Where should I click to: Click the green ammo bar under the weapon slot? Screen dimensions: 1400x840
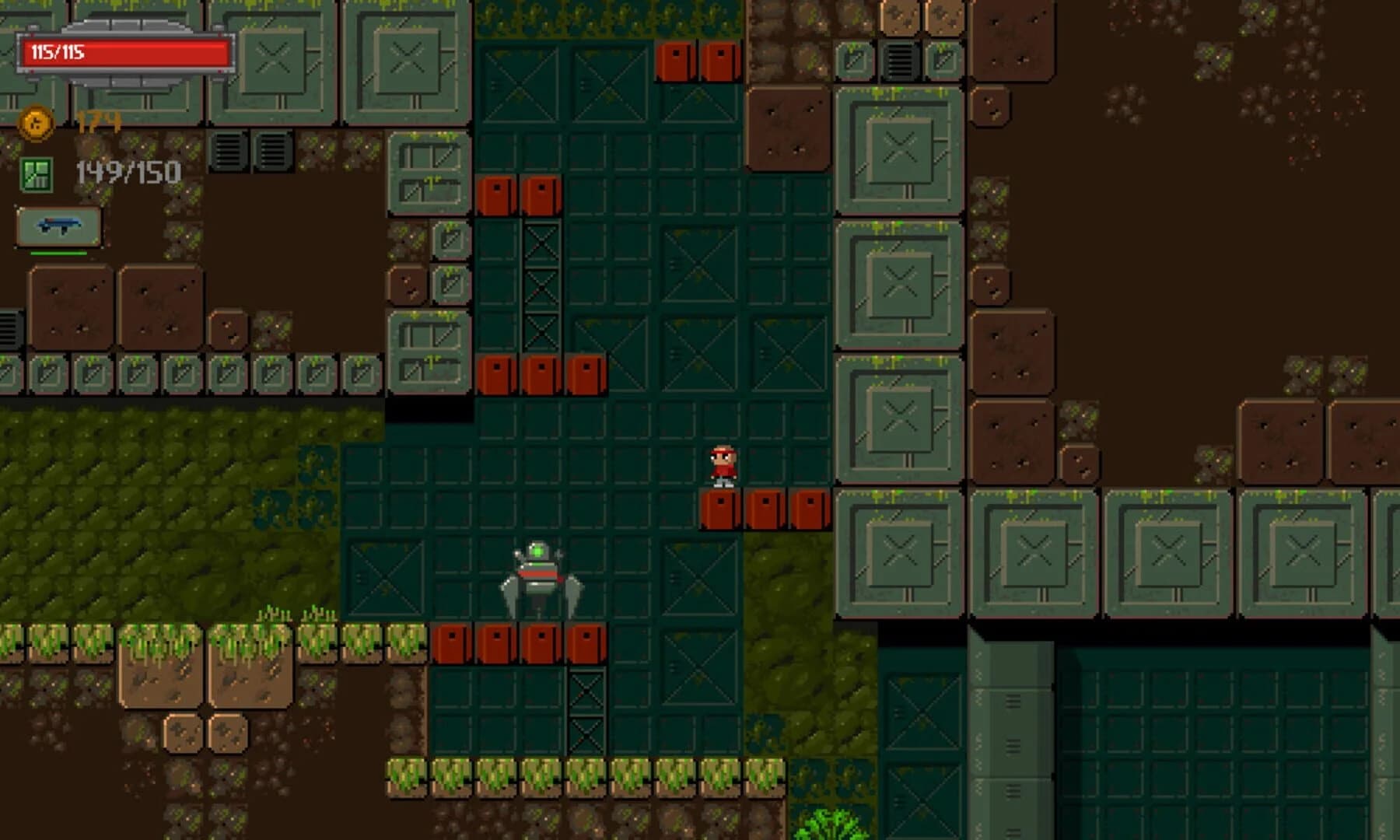(x=58, y=254)
